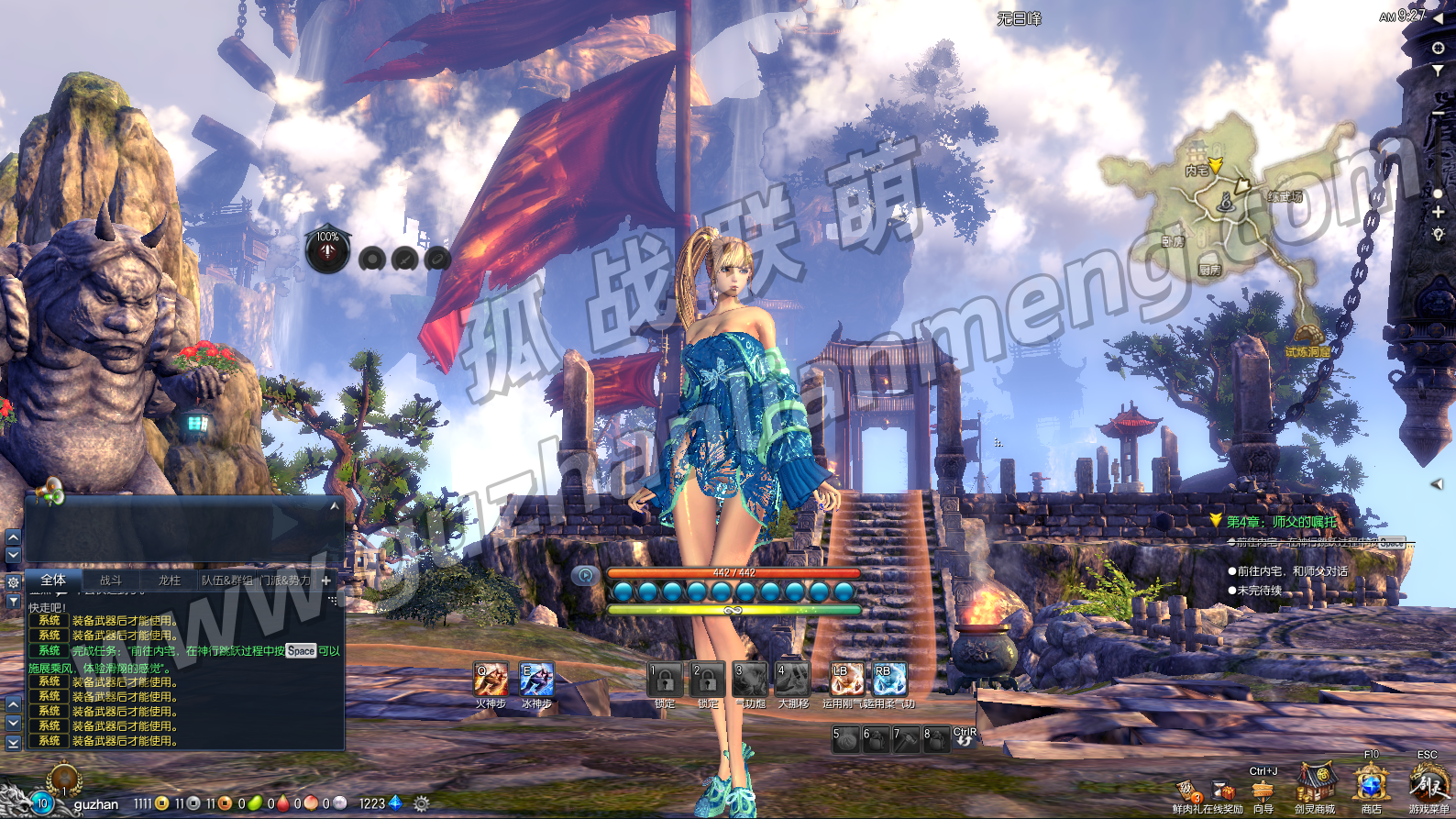Open chat settings gear icon

pos(13,582)
